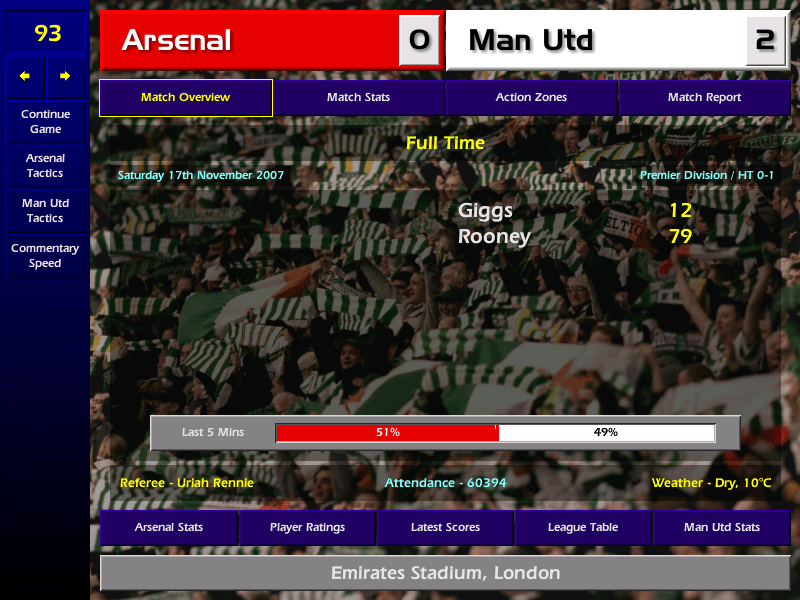800x600 pixels.
Task: Open Arsenal Tactics
Action: coord(45,166)
